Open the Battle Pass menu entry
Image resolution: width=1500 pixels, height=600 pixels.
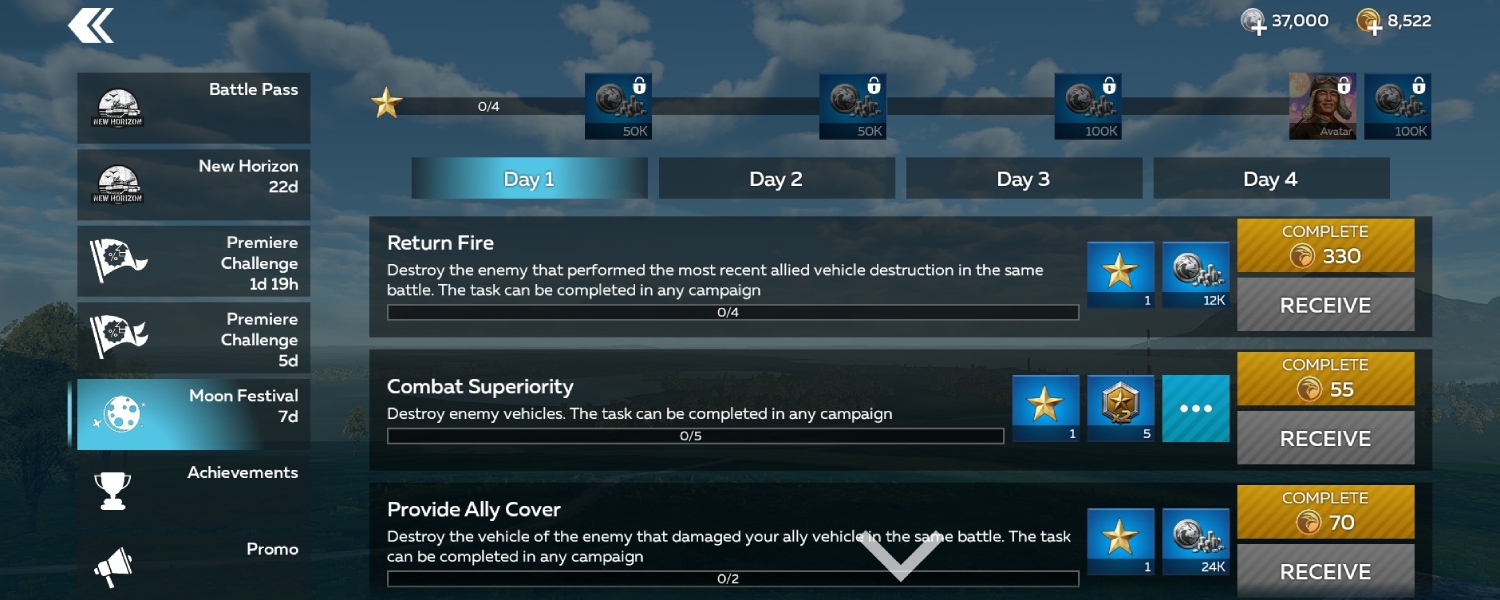(x=194, y=108)
